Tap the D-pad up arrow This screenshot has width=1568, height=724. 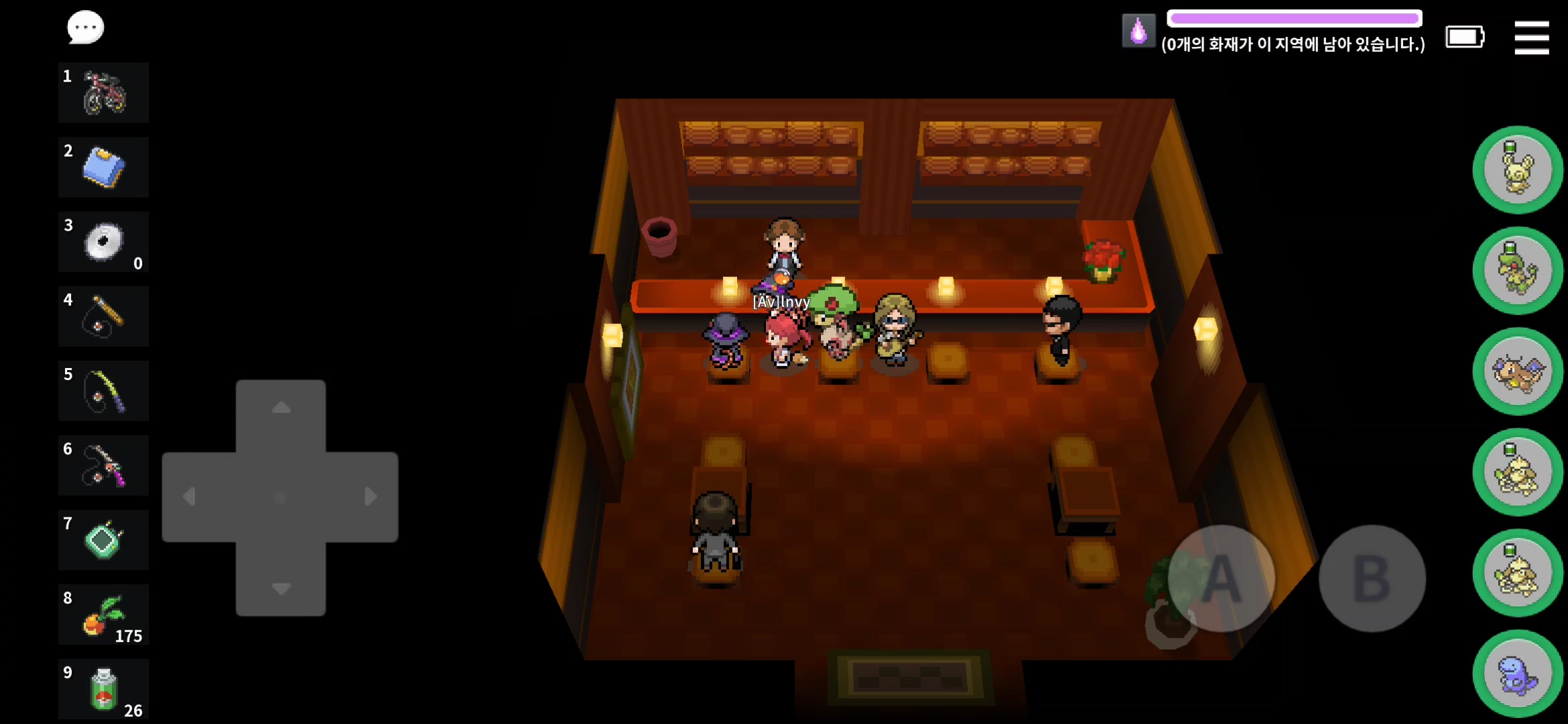(x=281, y=408)
